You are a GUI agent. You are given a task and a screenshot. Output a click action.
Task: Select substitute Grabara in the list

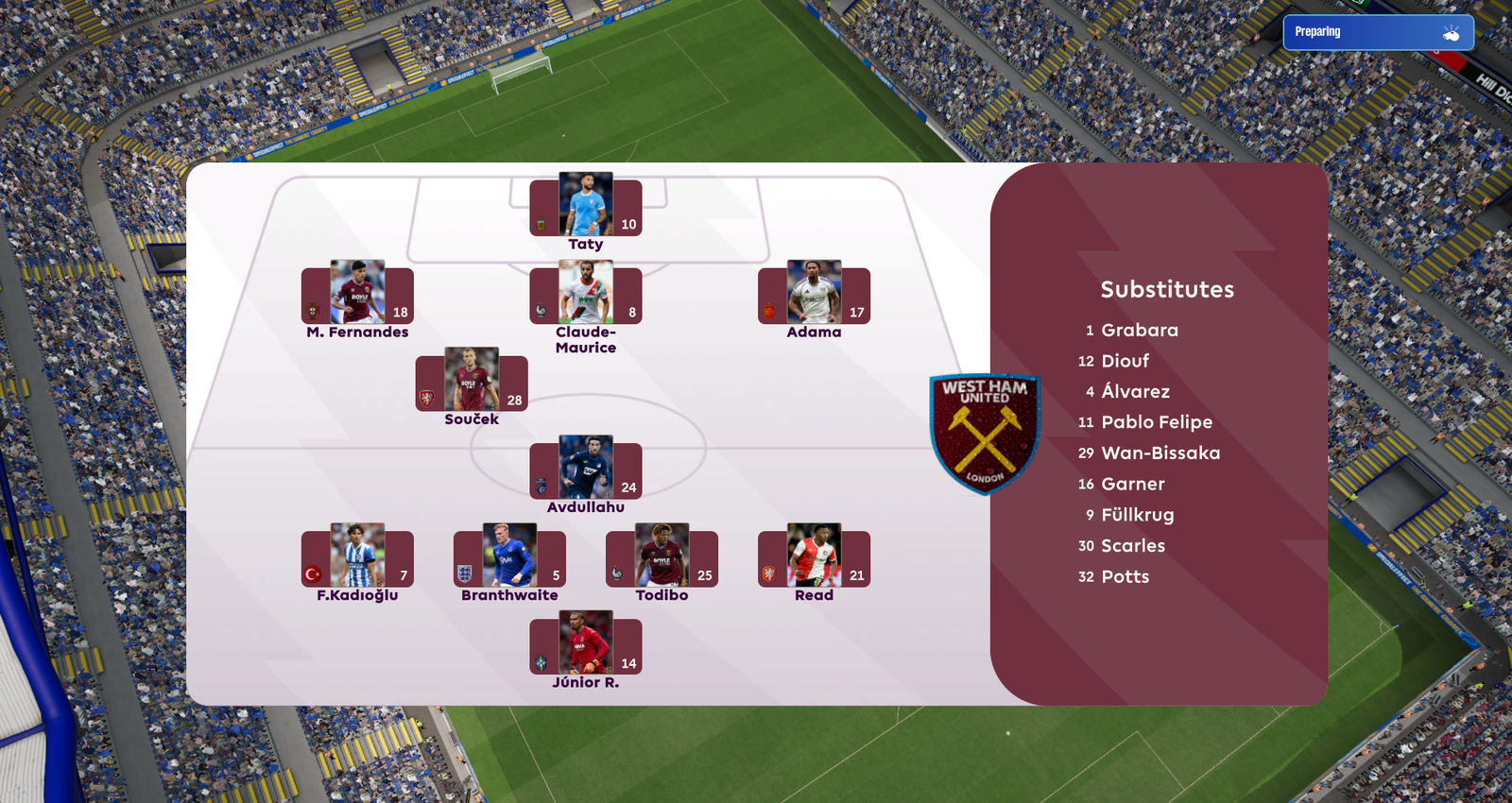(x=1139, y=331)
